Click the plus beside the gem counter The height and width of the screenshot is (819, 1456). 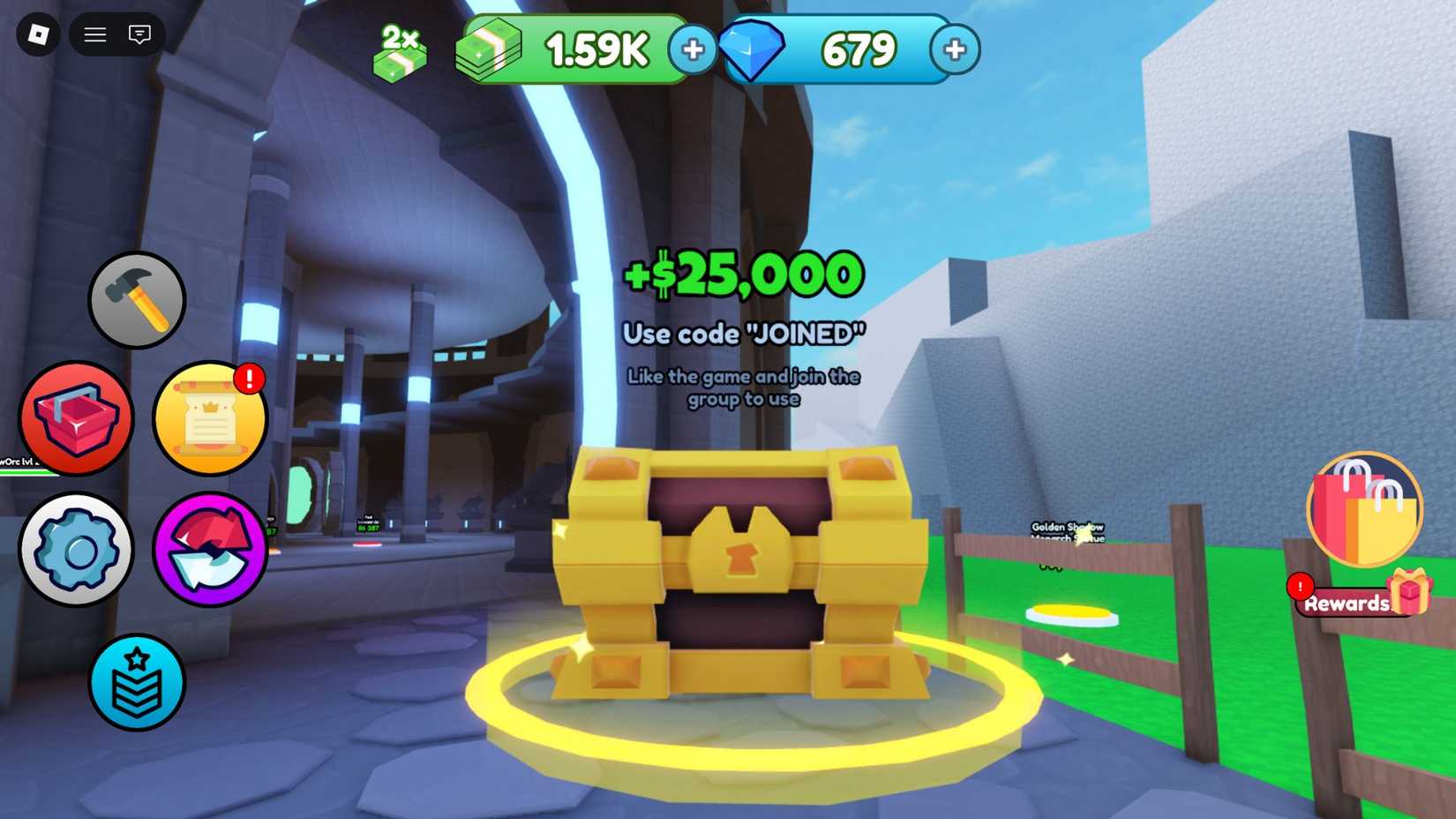[x=955, y=50]
